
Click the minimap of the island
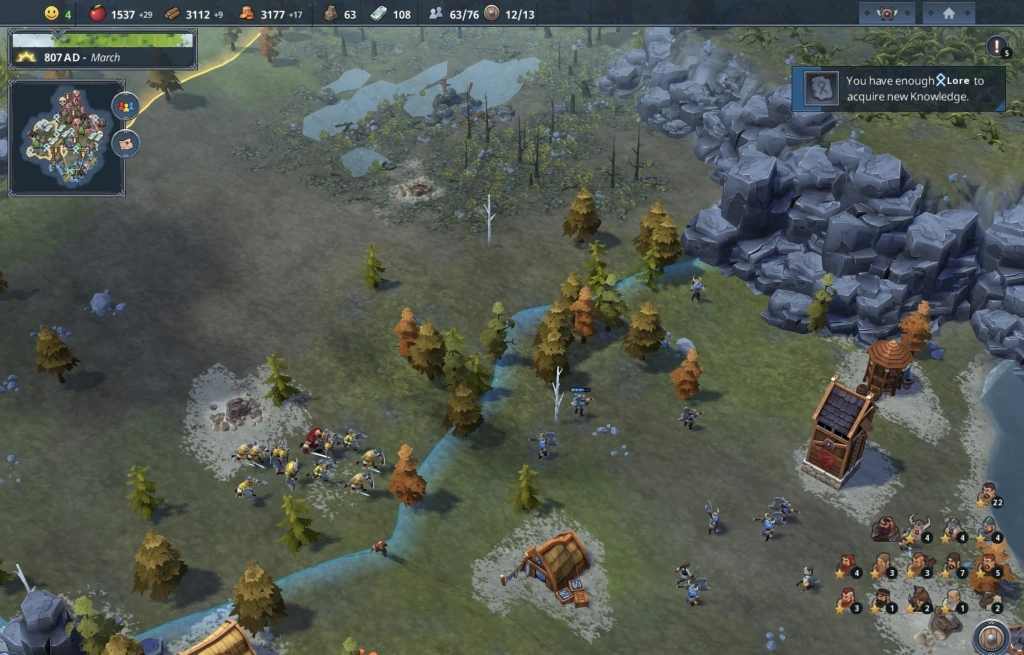[66, 137]
